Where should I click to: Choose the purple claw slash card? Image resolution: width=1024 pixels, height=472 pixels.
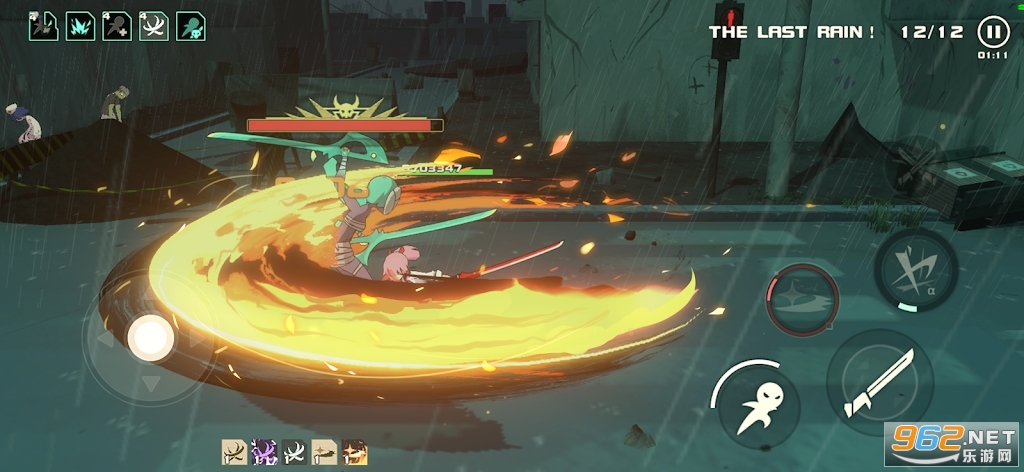(264, 453)
